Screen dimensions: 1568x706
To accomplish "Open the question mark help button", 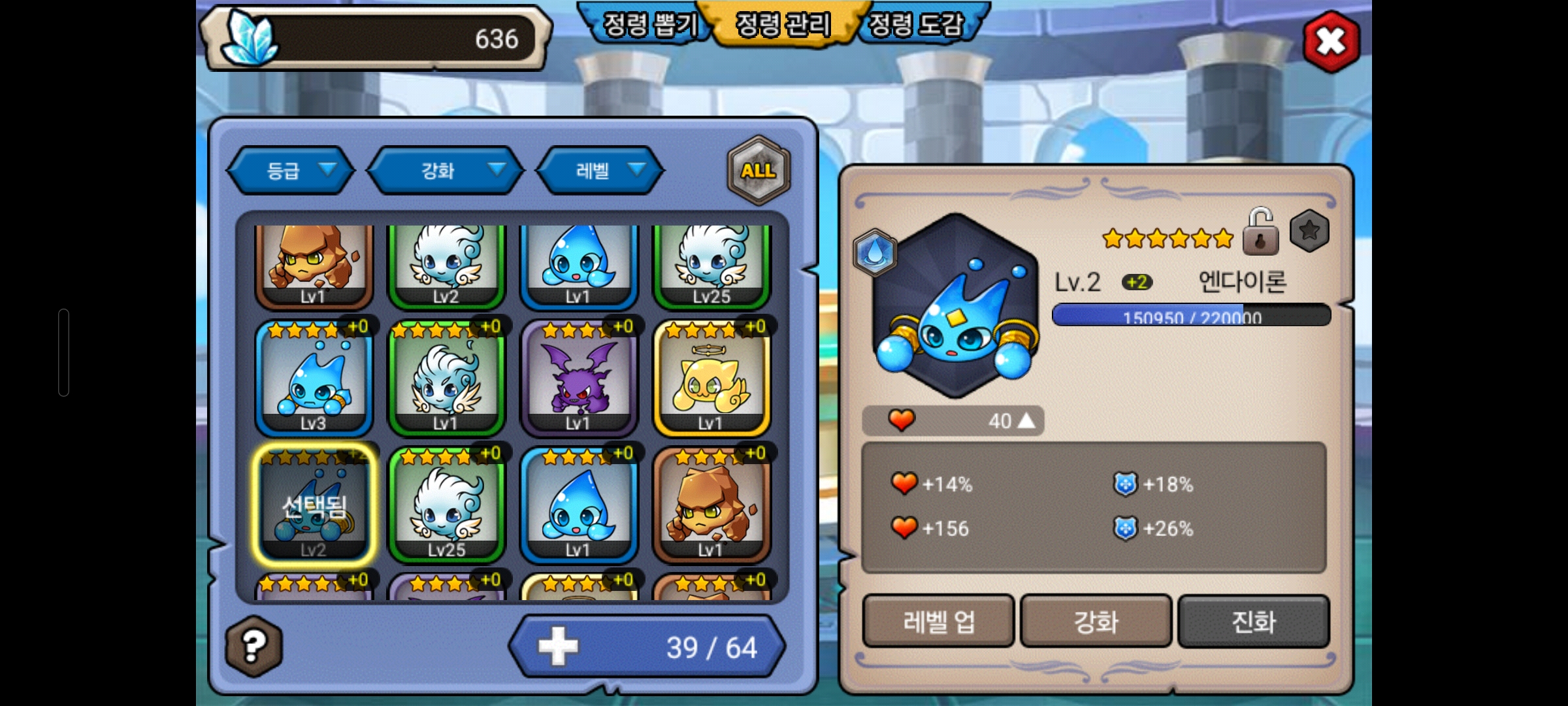I will (x=253, y=646).
